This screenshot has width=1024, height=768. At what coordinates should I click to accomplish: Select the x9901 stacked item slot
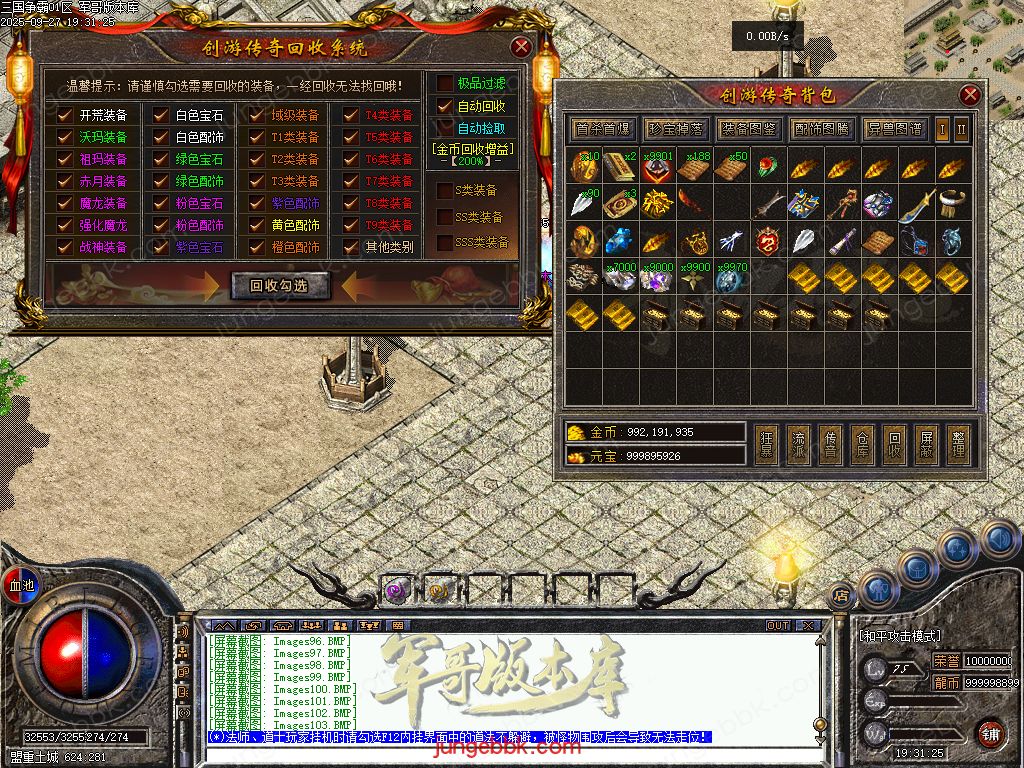656,167
